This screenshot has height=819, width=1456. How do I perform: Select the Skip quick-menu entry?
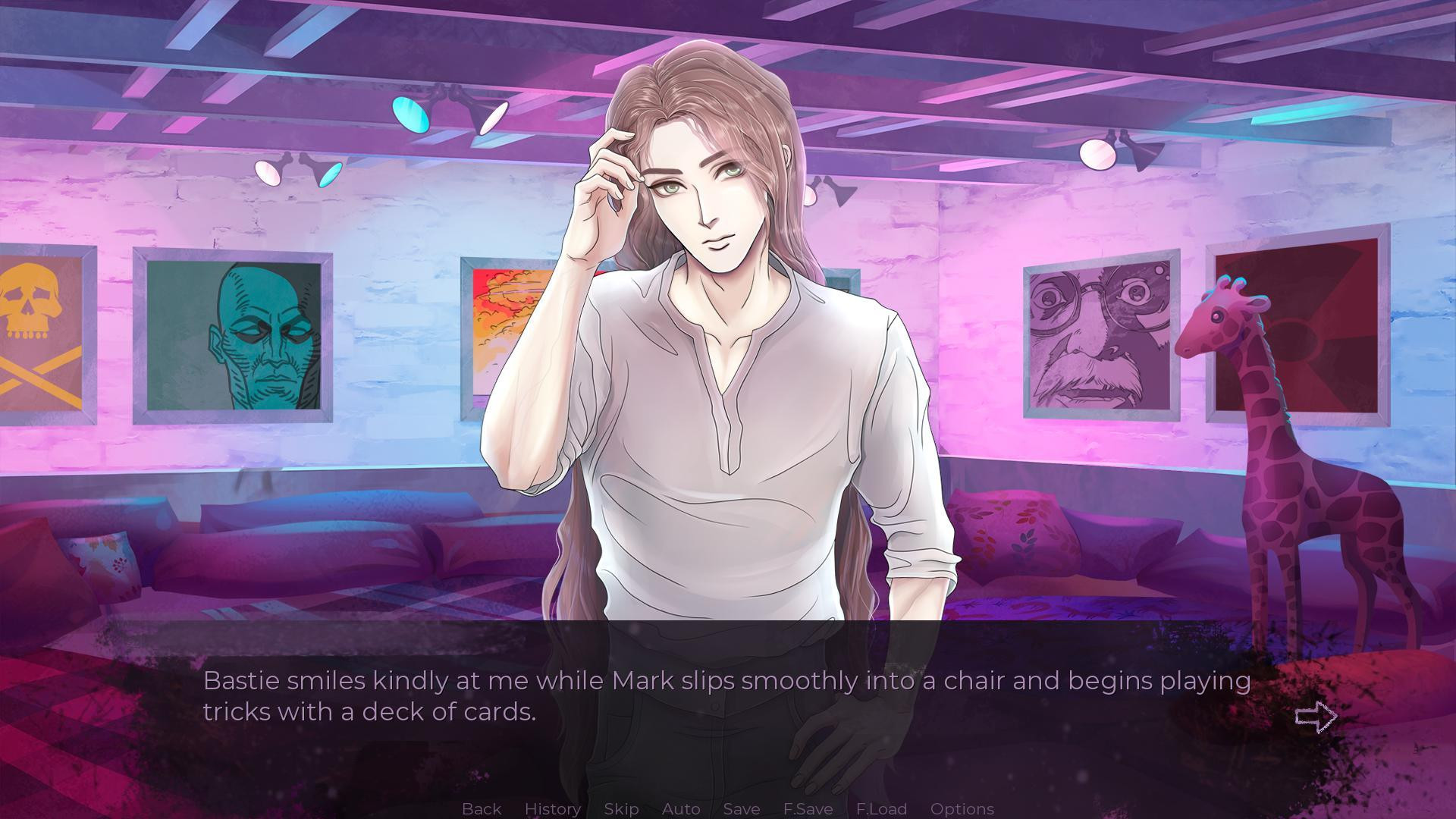coord(620,808)
